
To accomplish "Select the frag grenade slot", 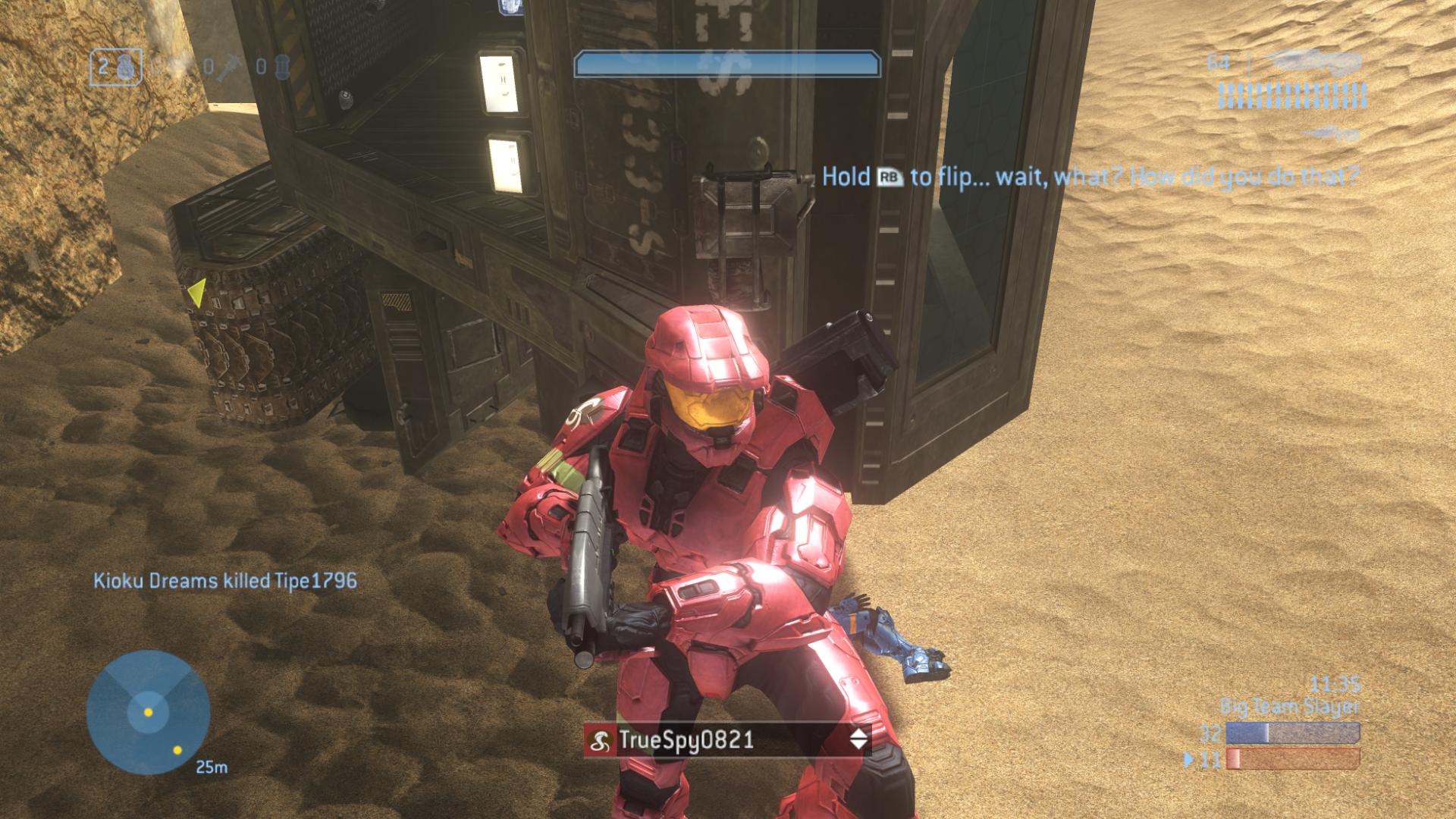I will point(116,67).
